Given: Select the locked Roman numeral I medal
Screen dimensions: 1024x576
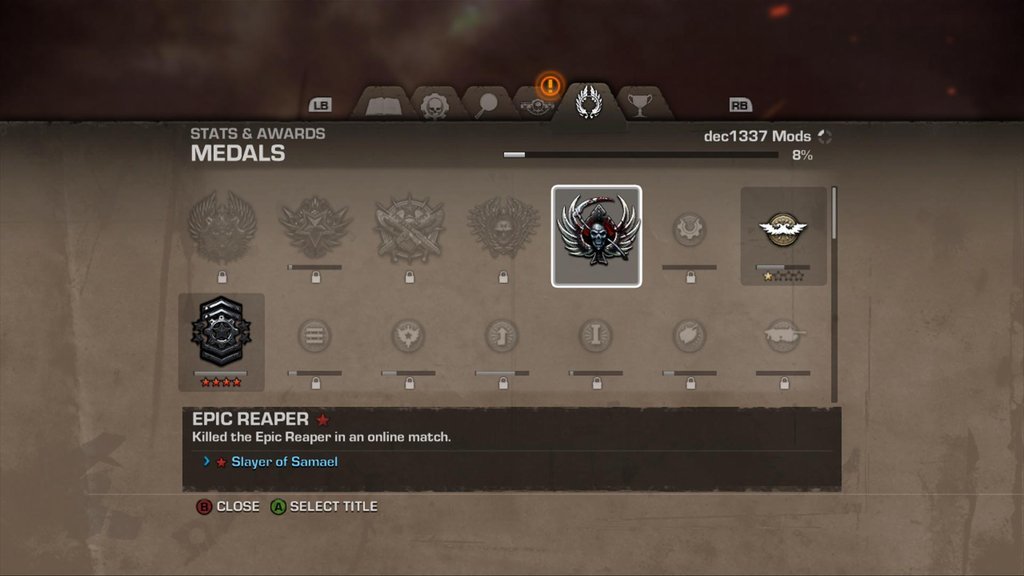Looking at the screenshot, I should (x=596, y=335).
